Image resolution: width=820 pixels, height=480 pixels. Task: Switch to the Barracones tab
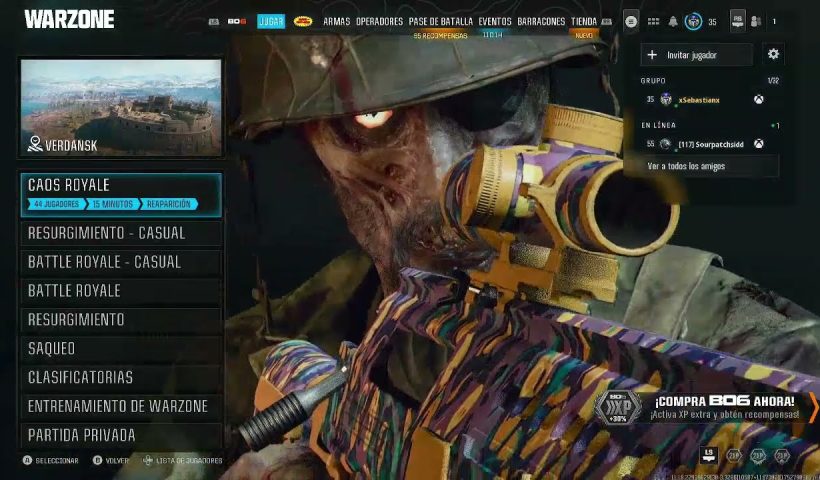coord(541,21)
